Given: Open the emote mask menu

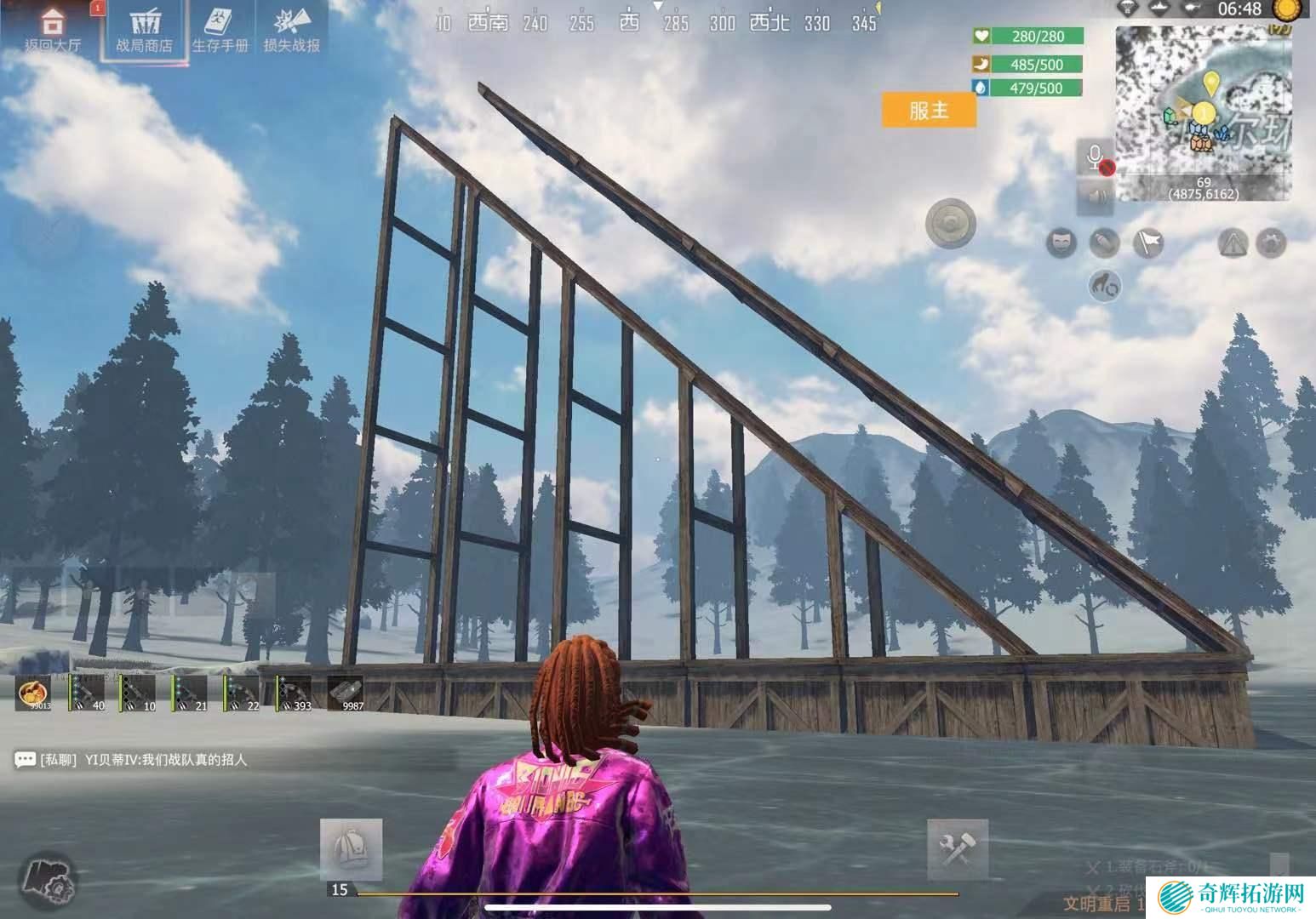Looking at the screenshot, I should point(1061,243).
